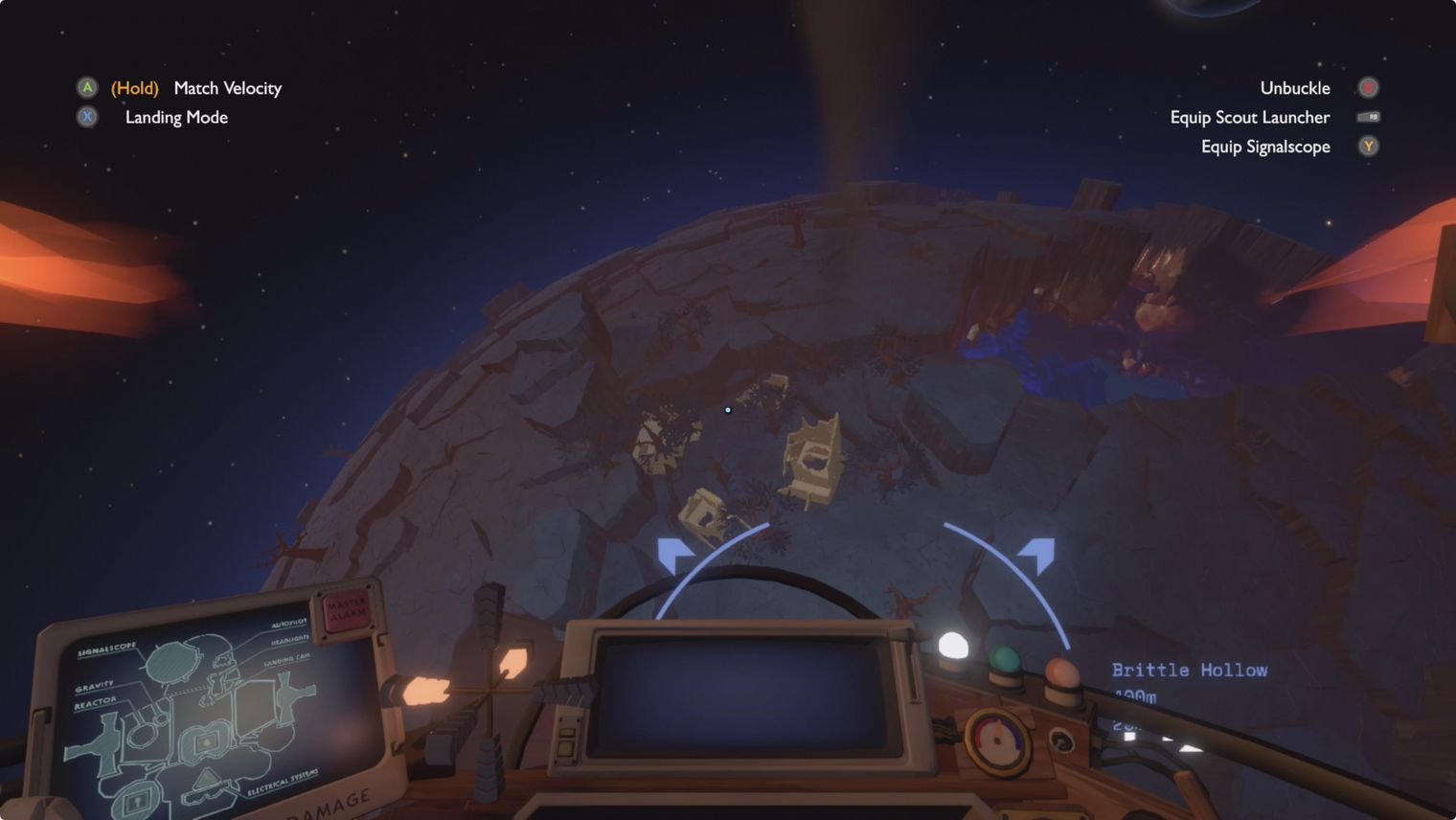Viewport: 1456px width, 820px height.
Task: Toggle the orange indicator light on the console
Action: pos(1063,671)
